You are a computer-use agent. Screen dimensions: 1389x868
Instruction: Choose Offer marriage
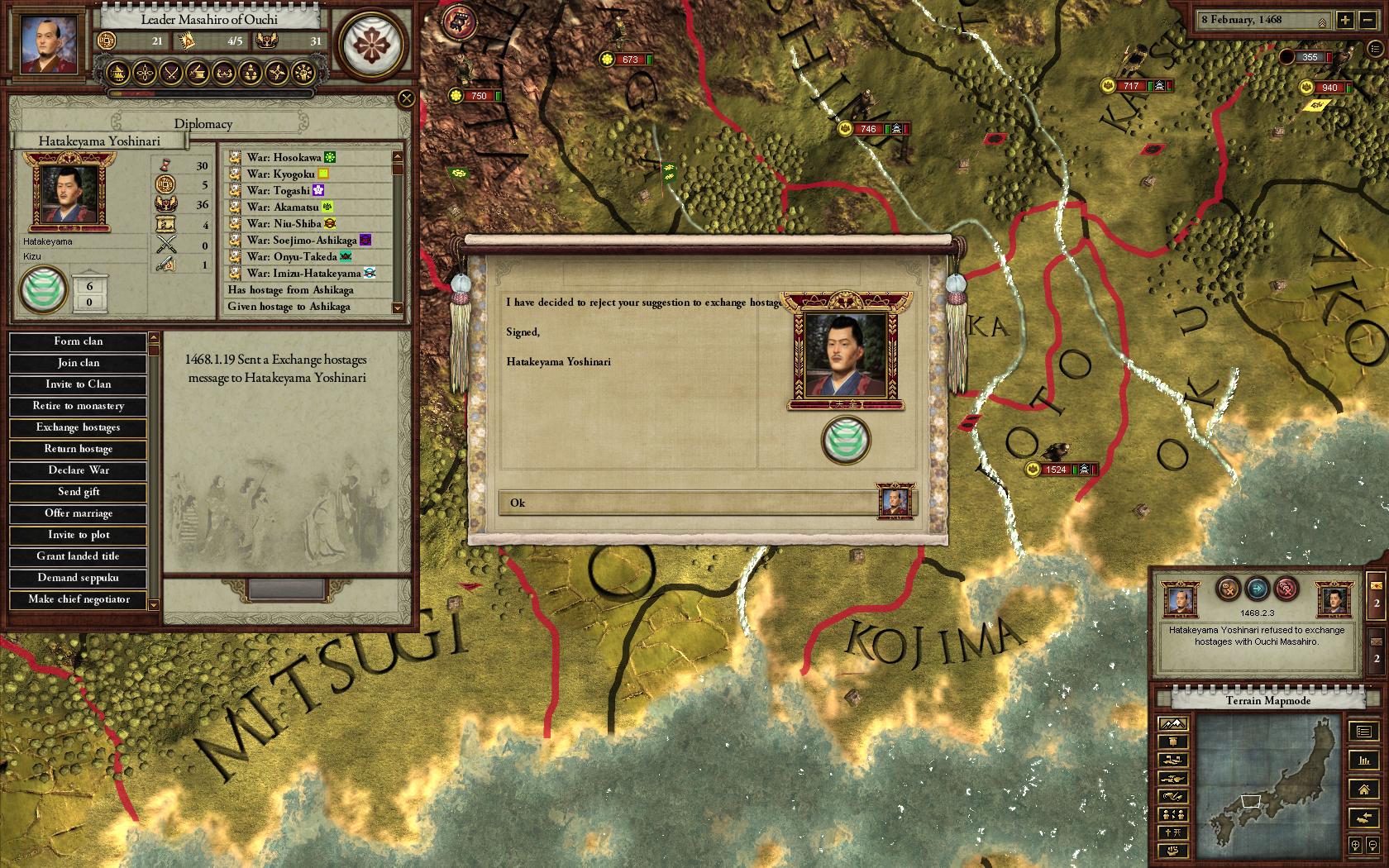pyautogui.click(x=79, y=513)
